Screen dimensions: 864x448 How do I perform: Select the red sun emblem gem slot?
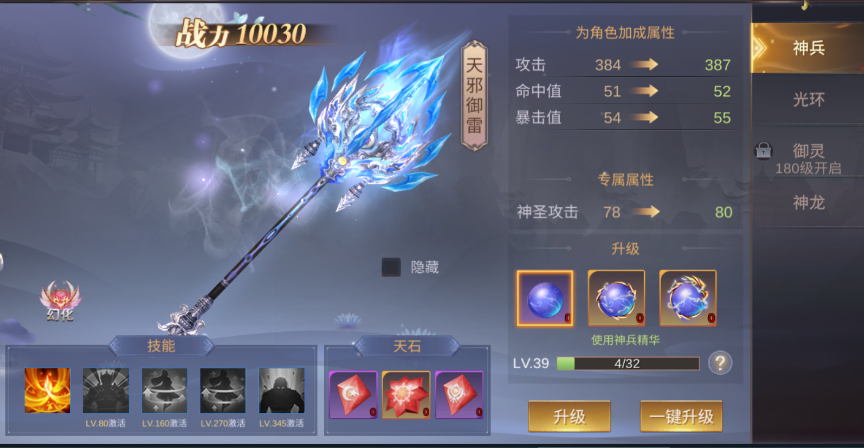pos(459,395)
